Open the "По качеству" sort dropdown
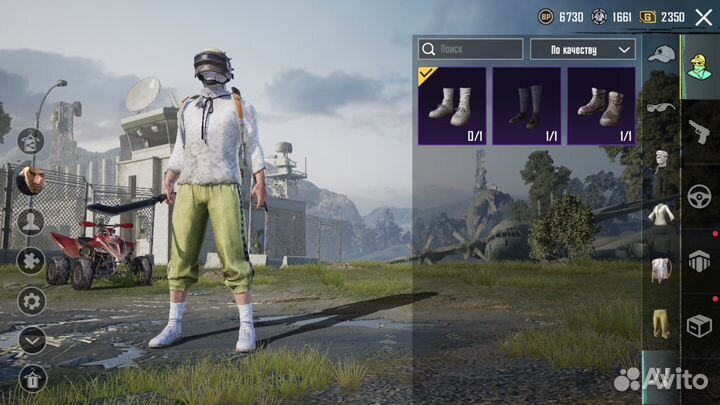720x405 pixels. pyautogui.click(x=582, y=49)
